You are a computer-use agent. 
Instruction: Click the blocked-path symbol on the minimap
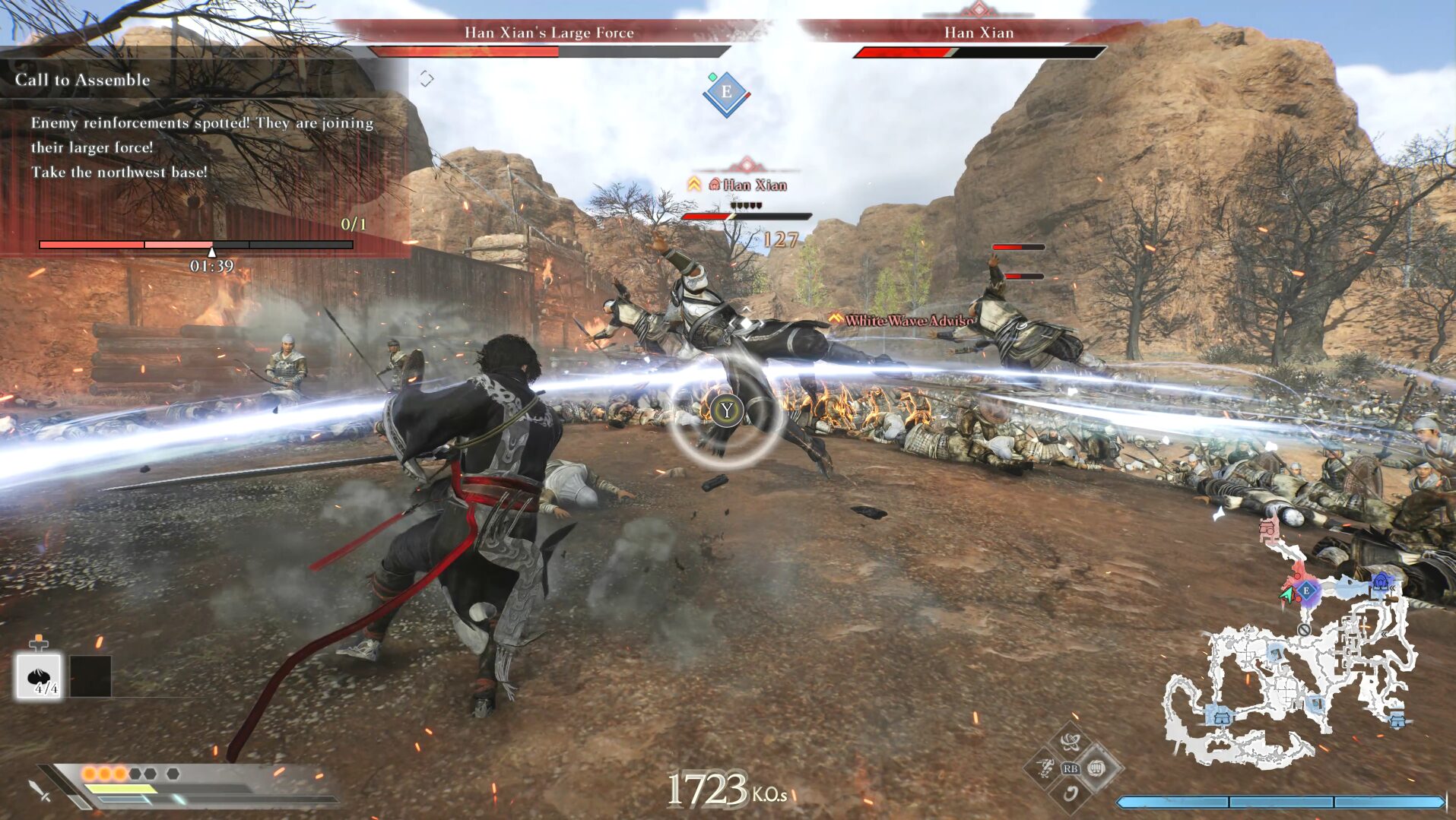tap(1304, 630)
